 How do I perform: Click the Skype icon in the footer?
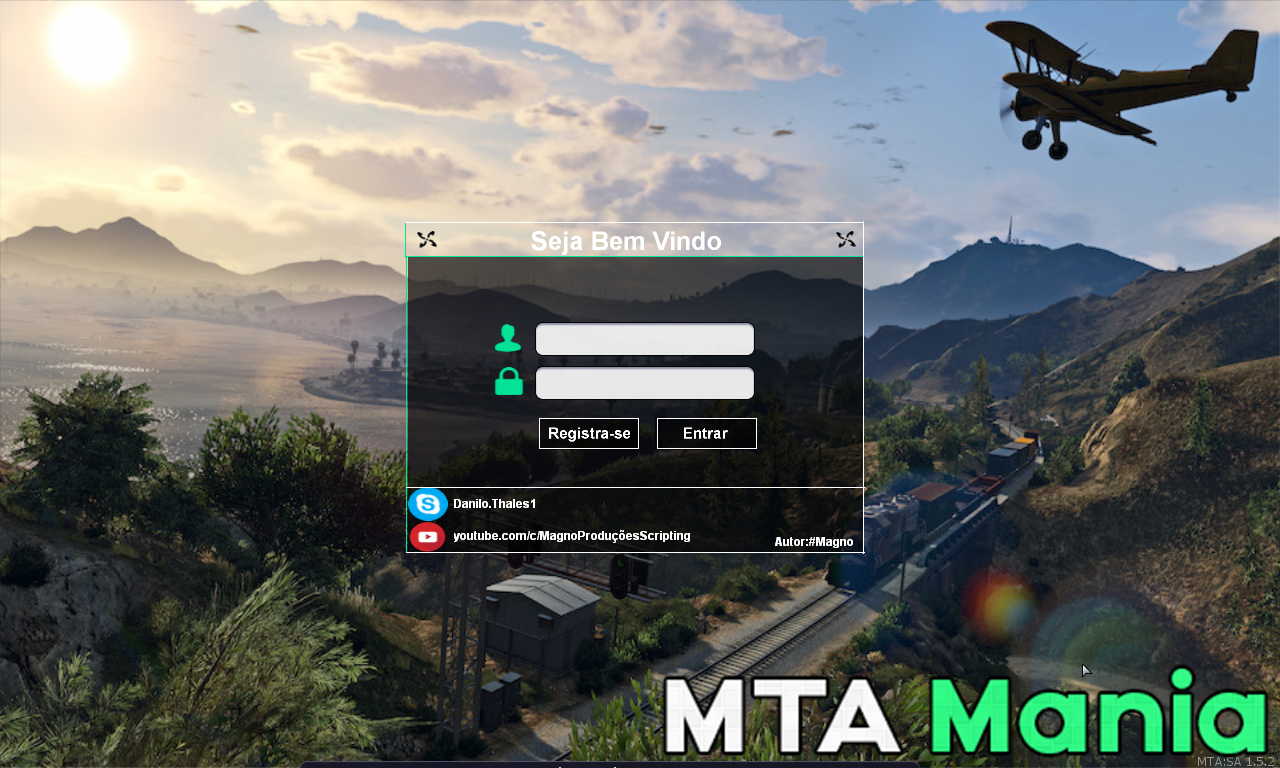point(427,504)
